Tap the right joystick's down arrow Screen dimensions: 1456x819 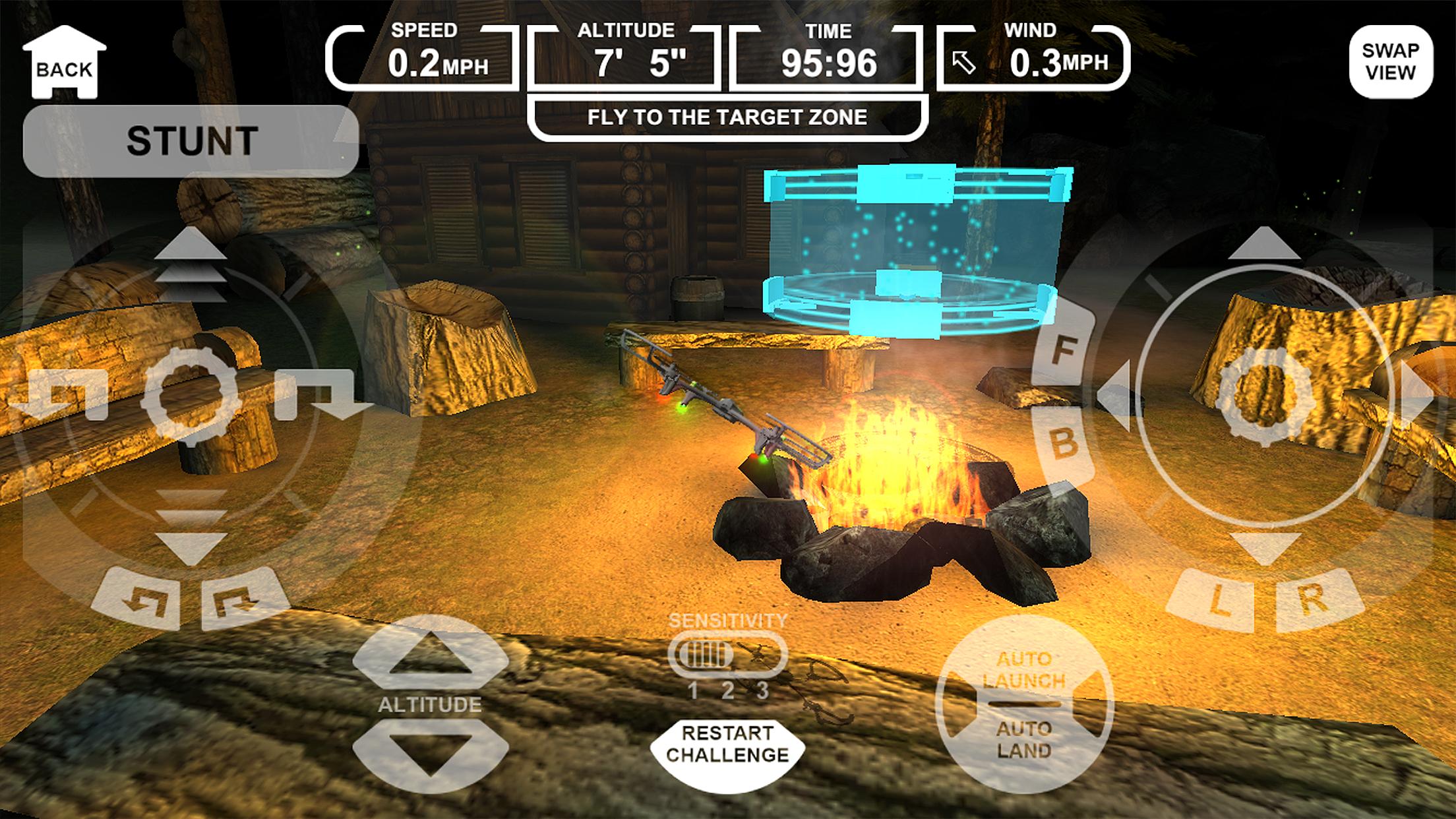(x=1263, y=549)
